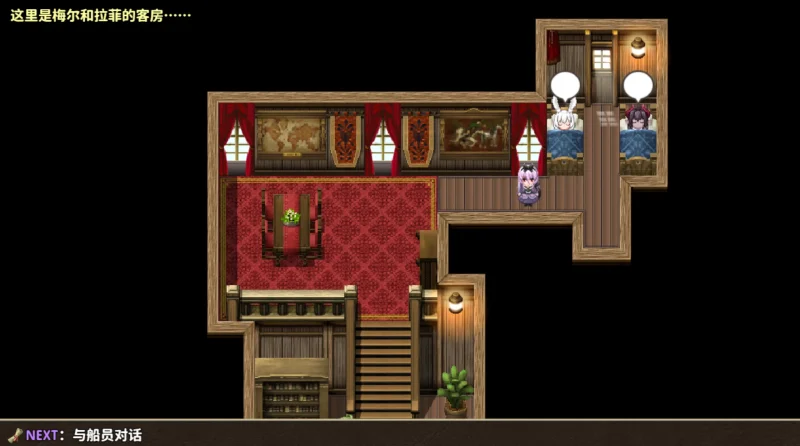Screen dimensions: 800x446
Task: Click the NEXT objective tracker bar
Action: 75,434
